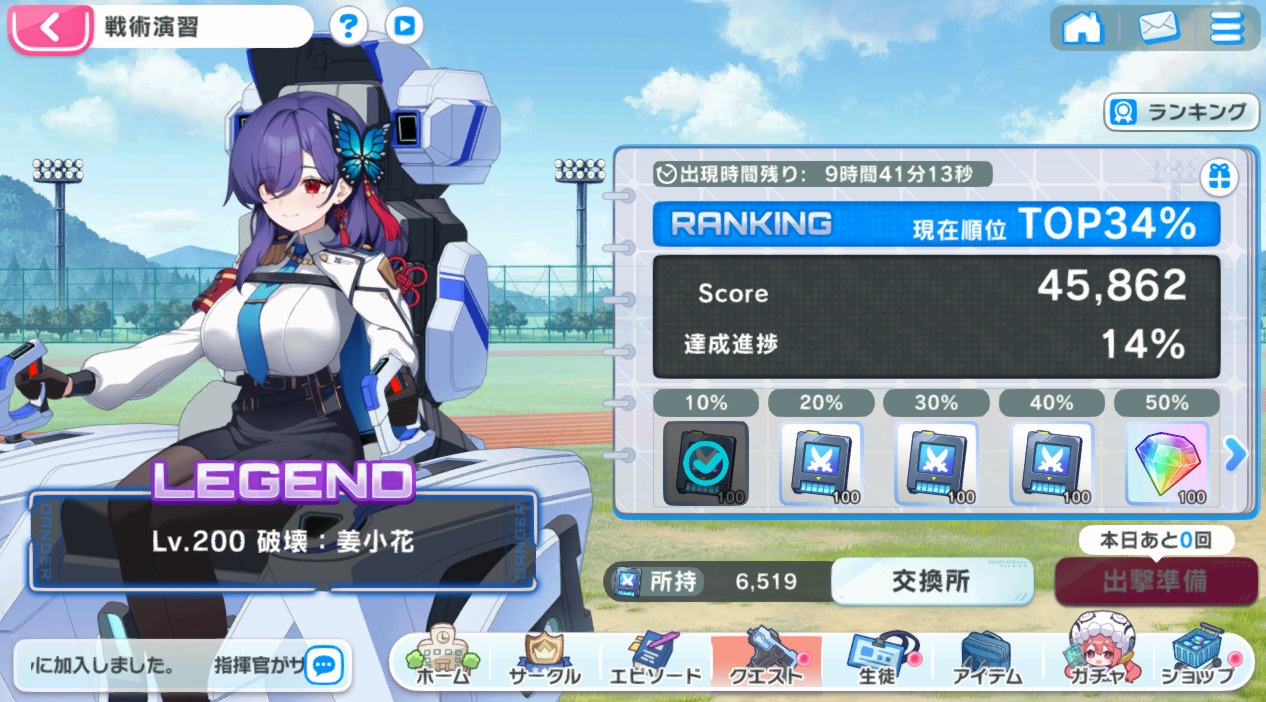
Task: Go to the 生徒 students tab
Action: tap(875, 660)
